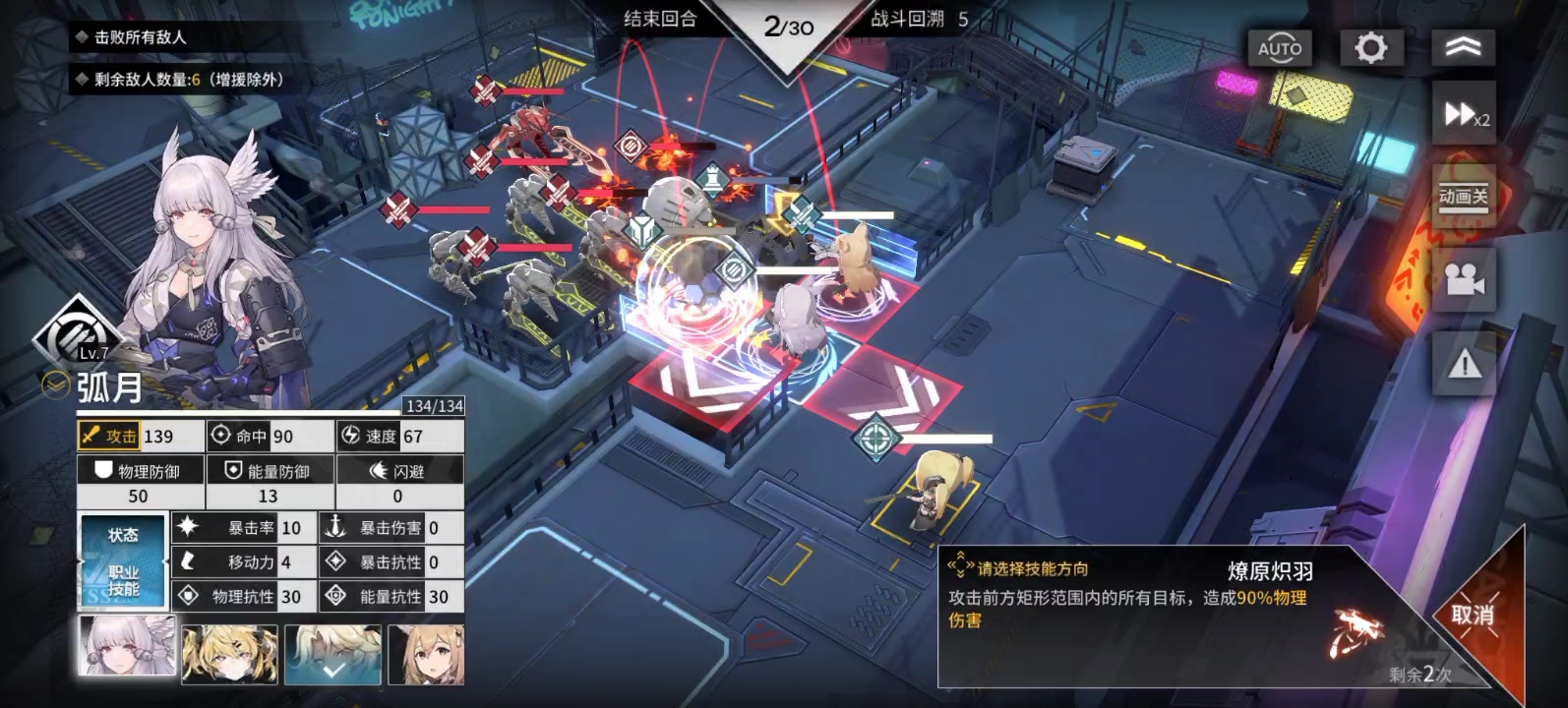This screenshot has height=708, width=1568.
Task: Select the brown-haired character portrait
Action: point(426,654)
